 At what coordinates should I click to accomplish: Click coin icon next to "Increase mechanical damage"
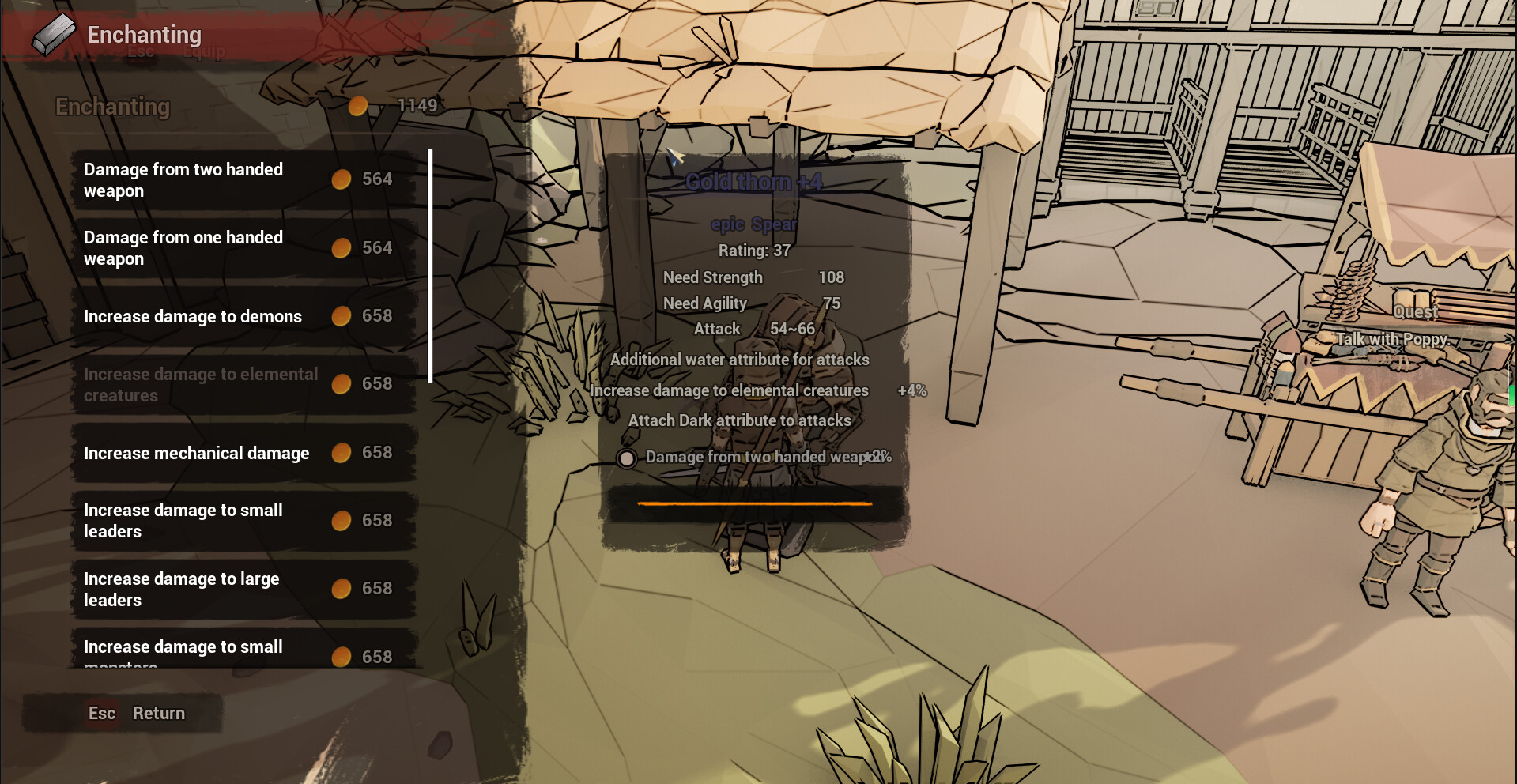[342, 453]
